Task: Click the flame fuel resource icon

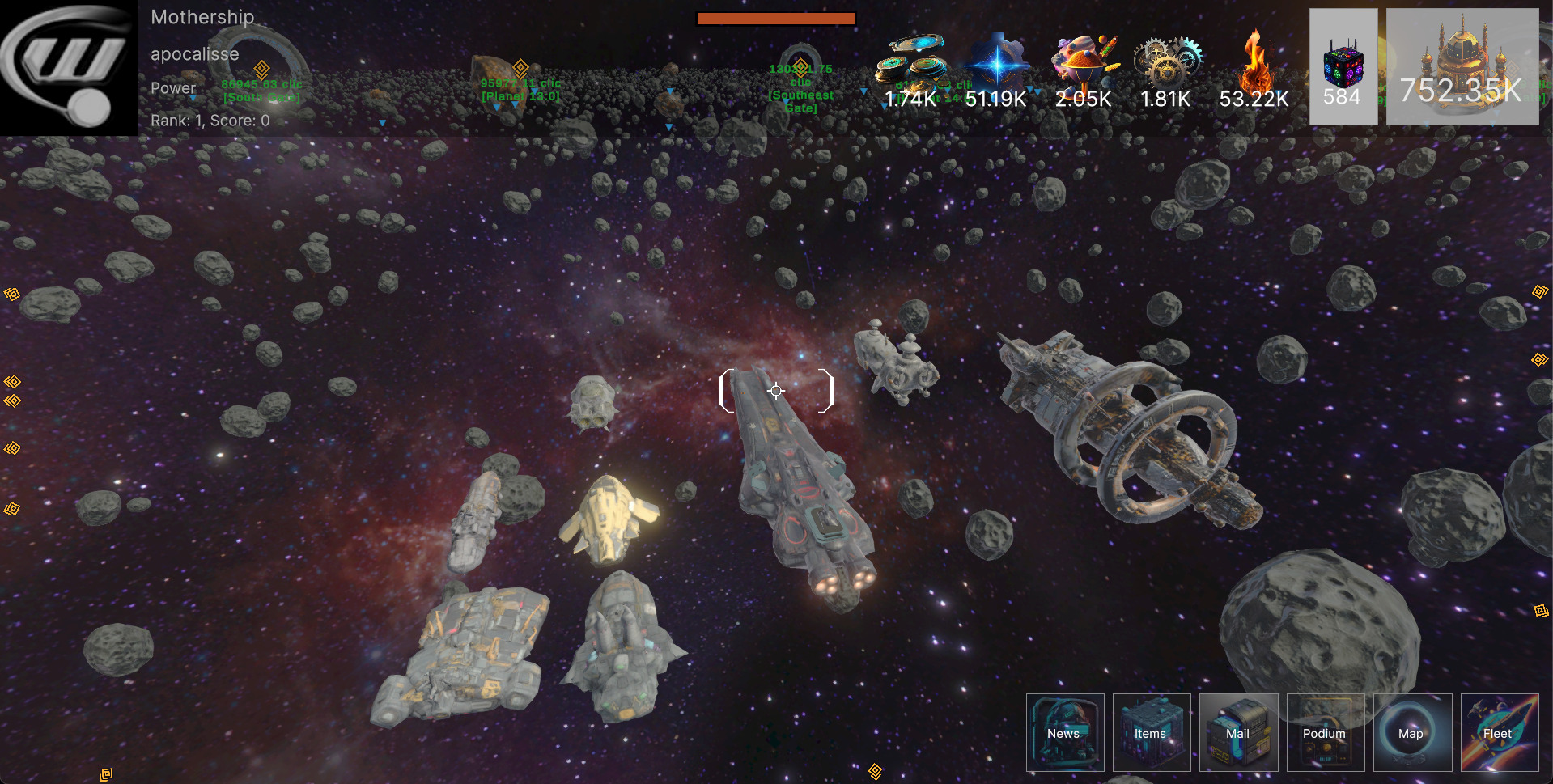Action: (x=1254, y=61)
